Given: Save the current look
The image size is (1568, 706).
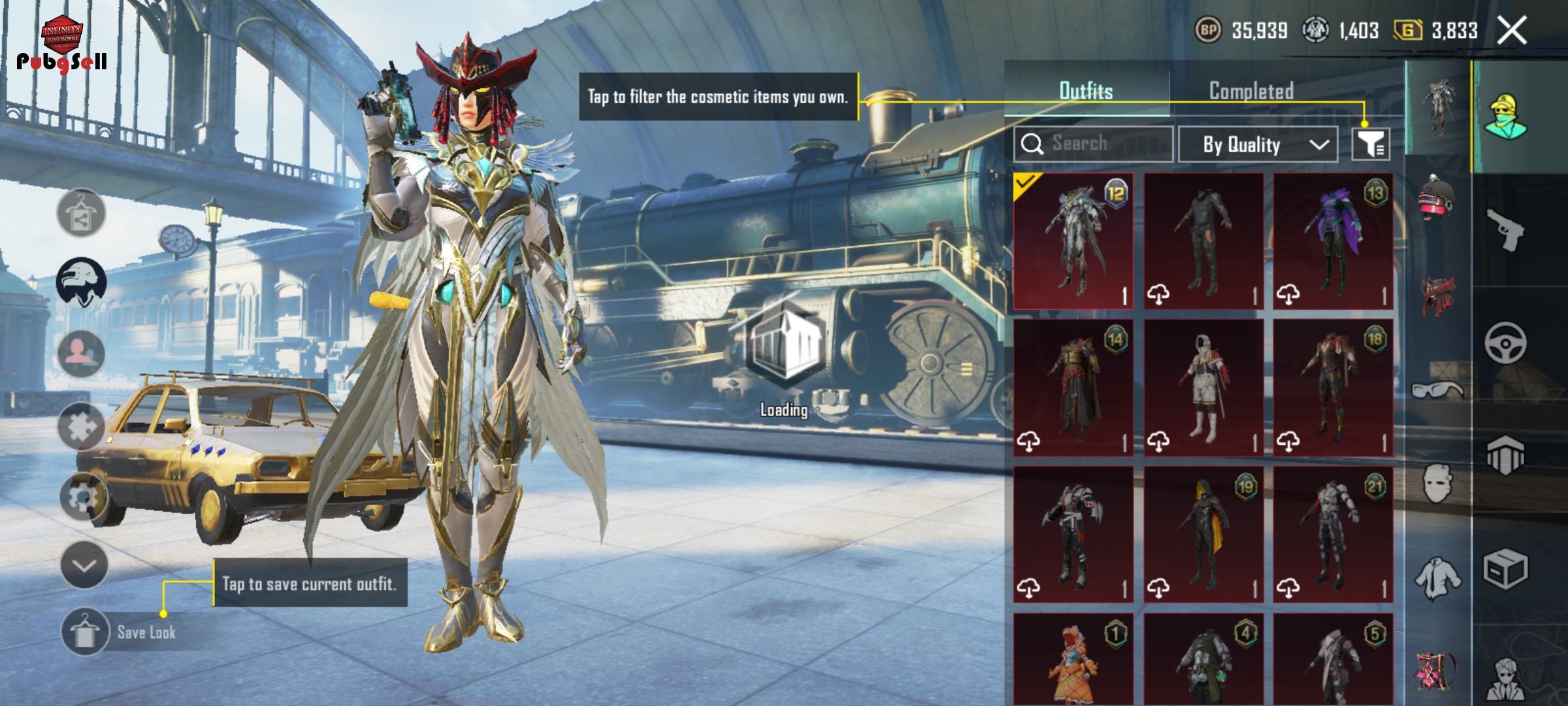Looking at the screenshot, I should coord(85,632).
